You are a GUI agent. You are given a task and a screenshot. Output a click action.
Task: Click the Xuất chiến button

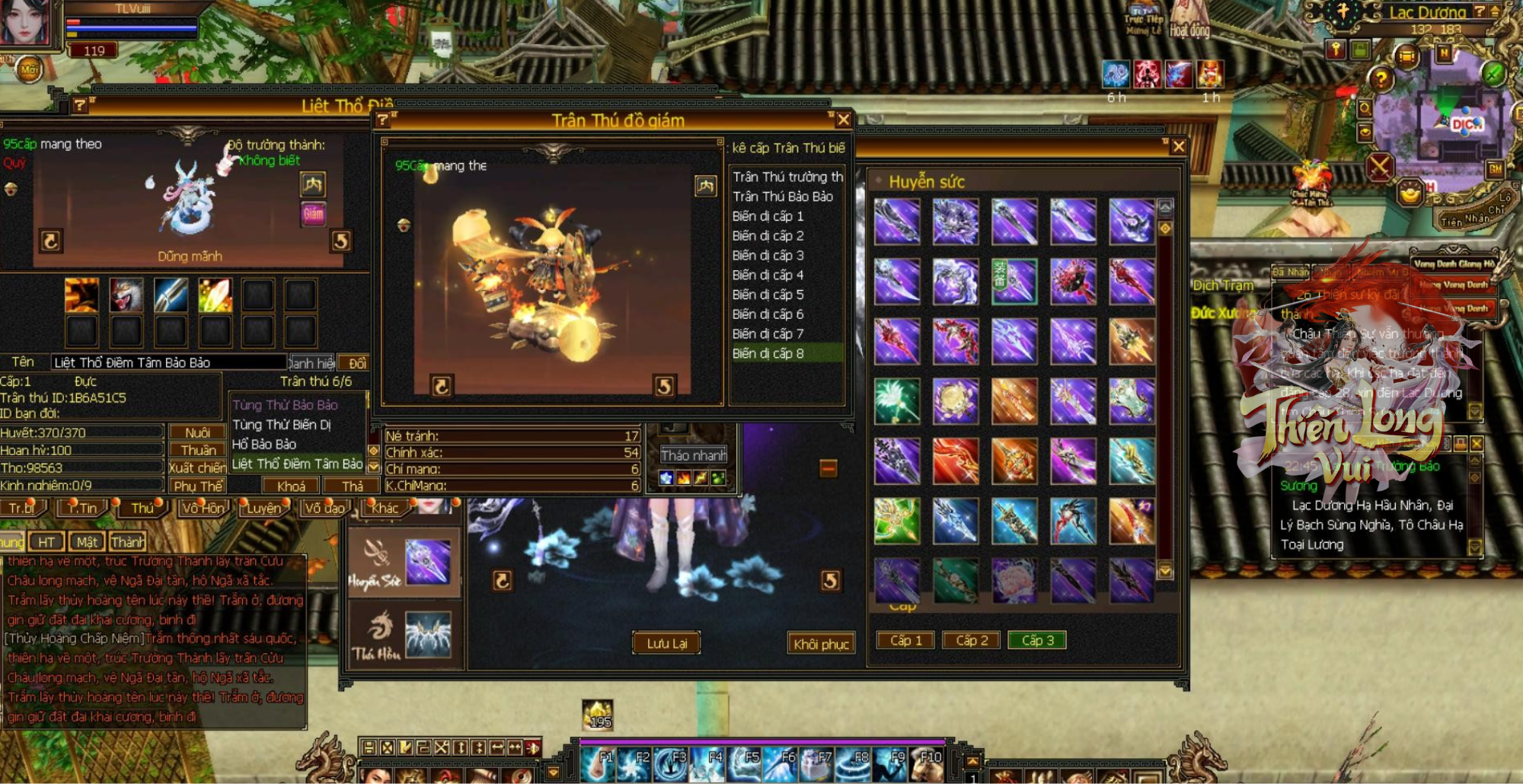pos(197,467)
